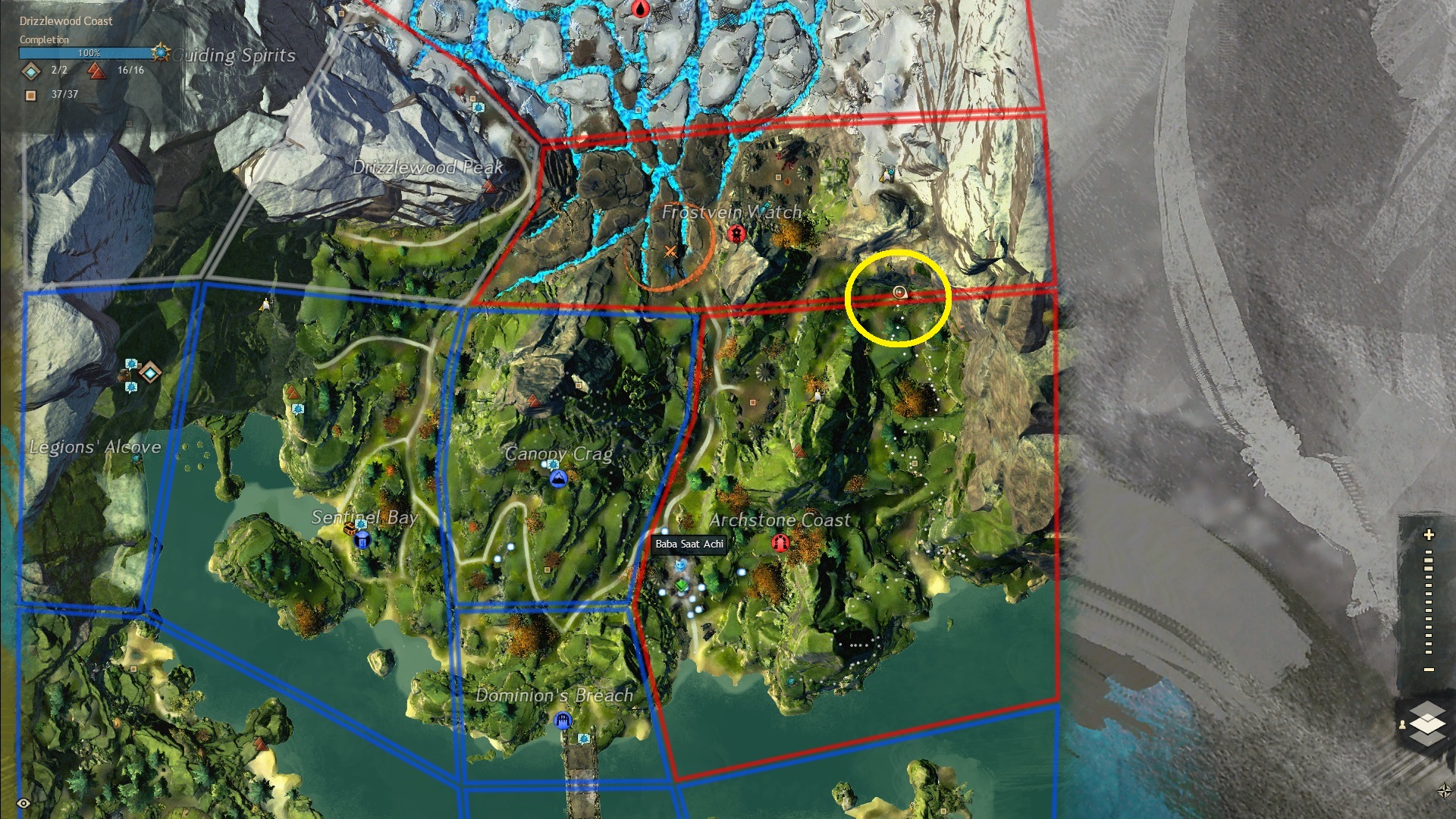The height and width of the screenshot is (819, 1456).
Task: Select the vendor chest icon at Sentinel Bay
Action: click(350, 528)
